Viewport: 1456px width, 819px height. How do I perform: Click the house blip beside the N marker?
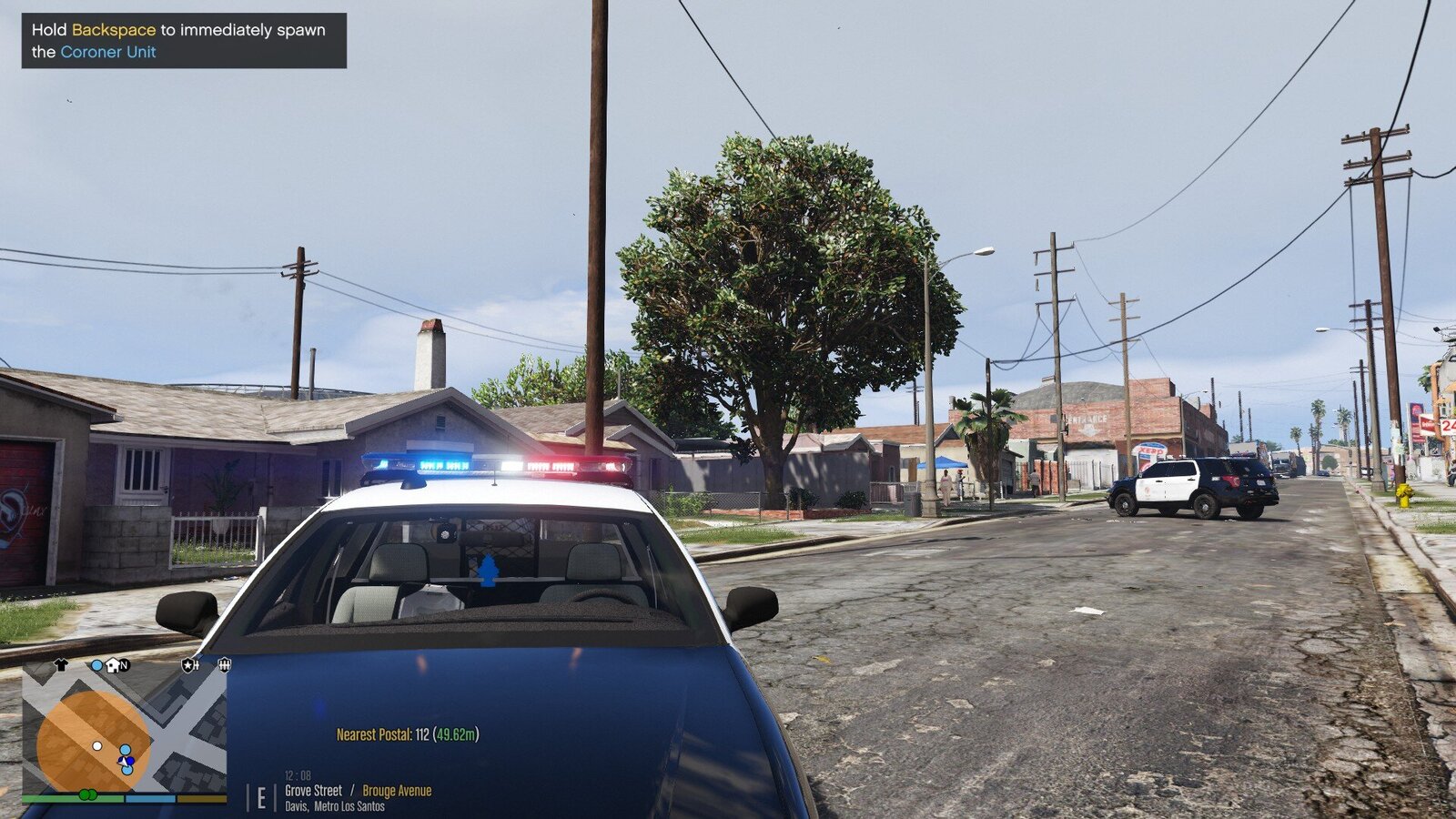(111, 665)
